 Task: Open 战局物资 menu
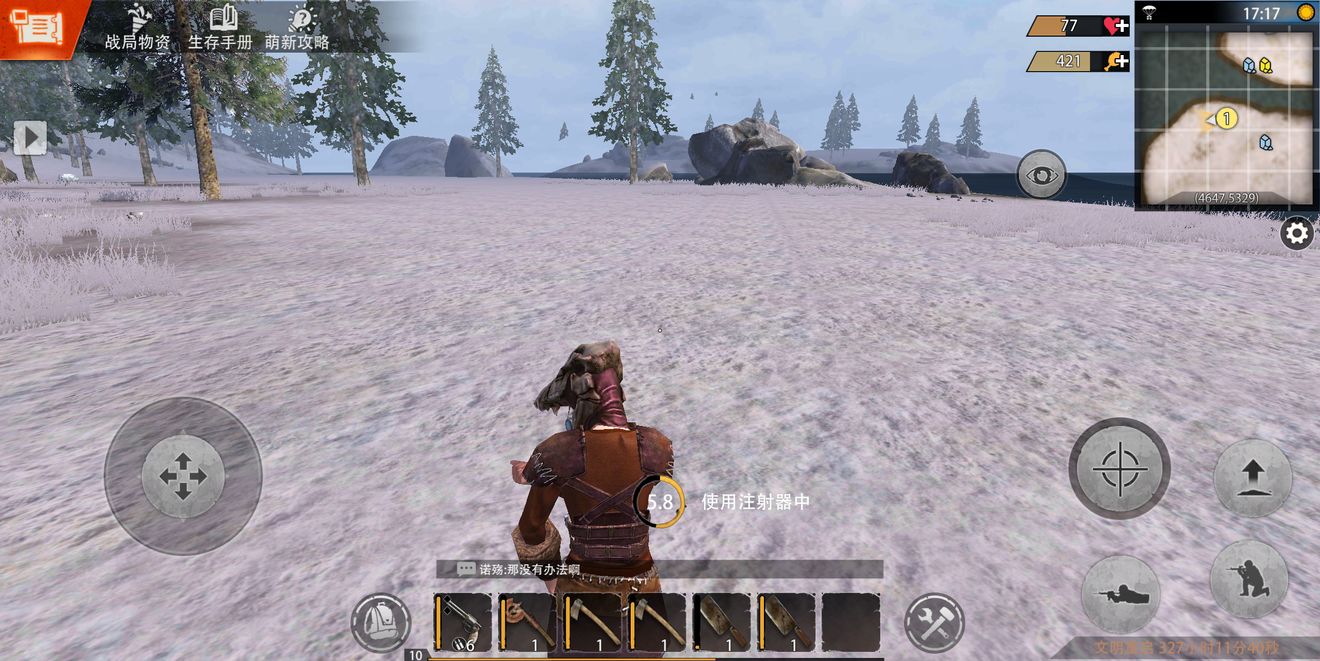[x=138, y=28]
